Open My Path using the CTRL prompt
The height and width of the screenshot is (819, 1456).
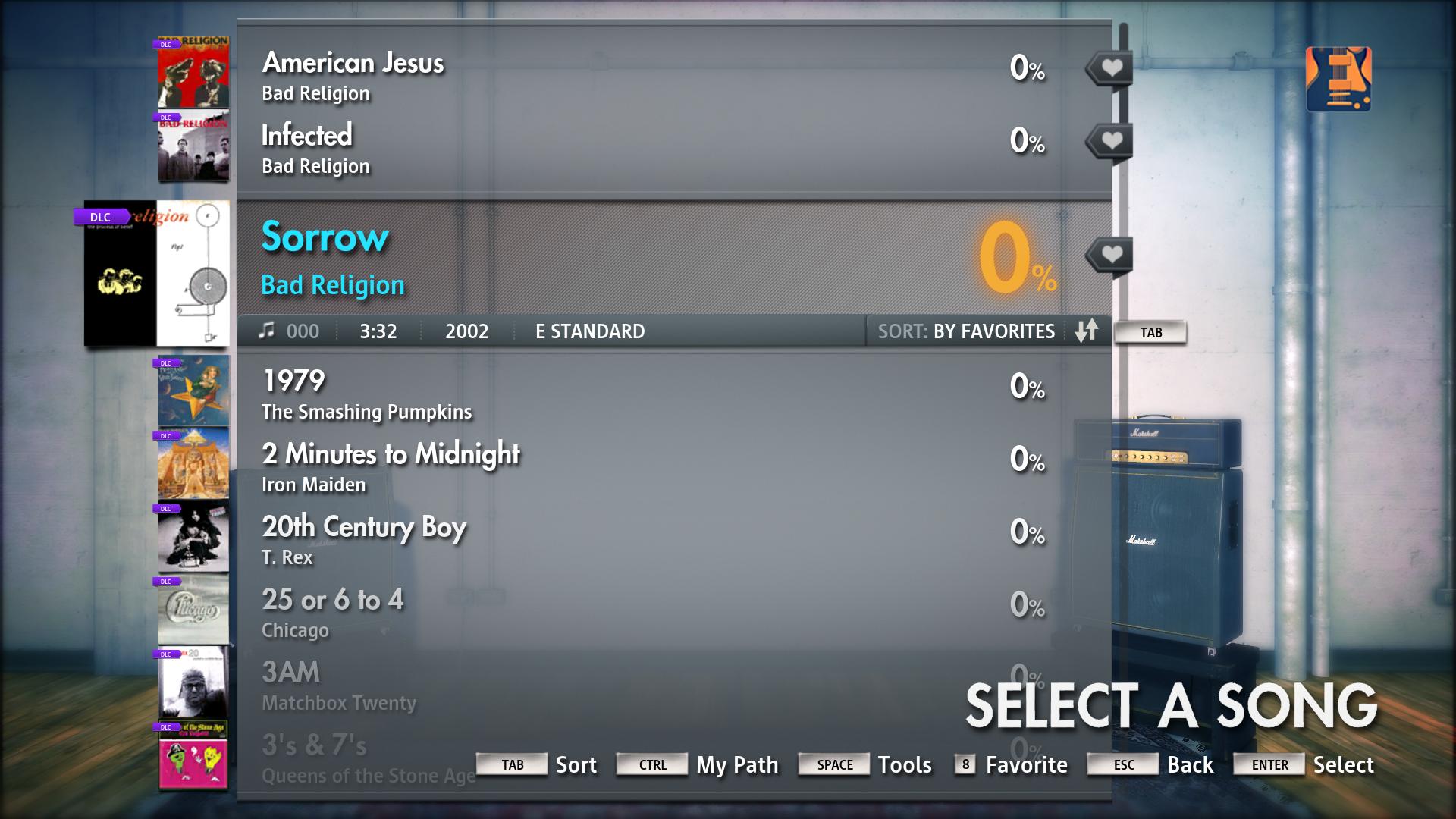coord(651,764)
